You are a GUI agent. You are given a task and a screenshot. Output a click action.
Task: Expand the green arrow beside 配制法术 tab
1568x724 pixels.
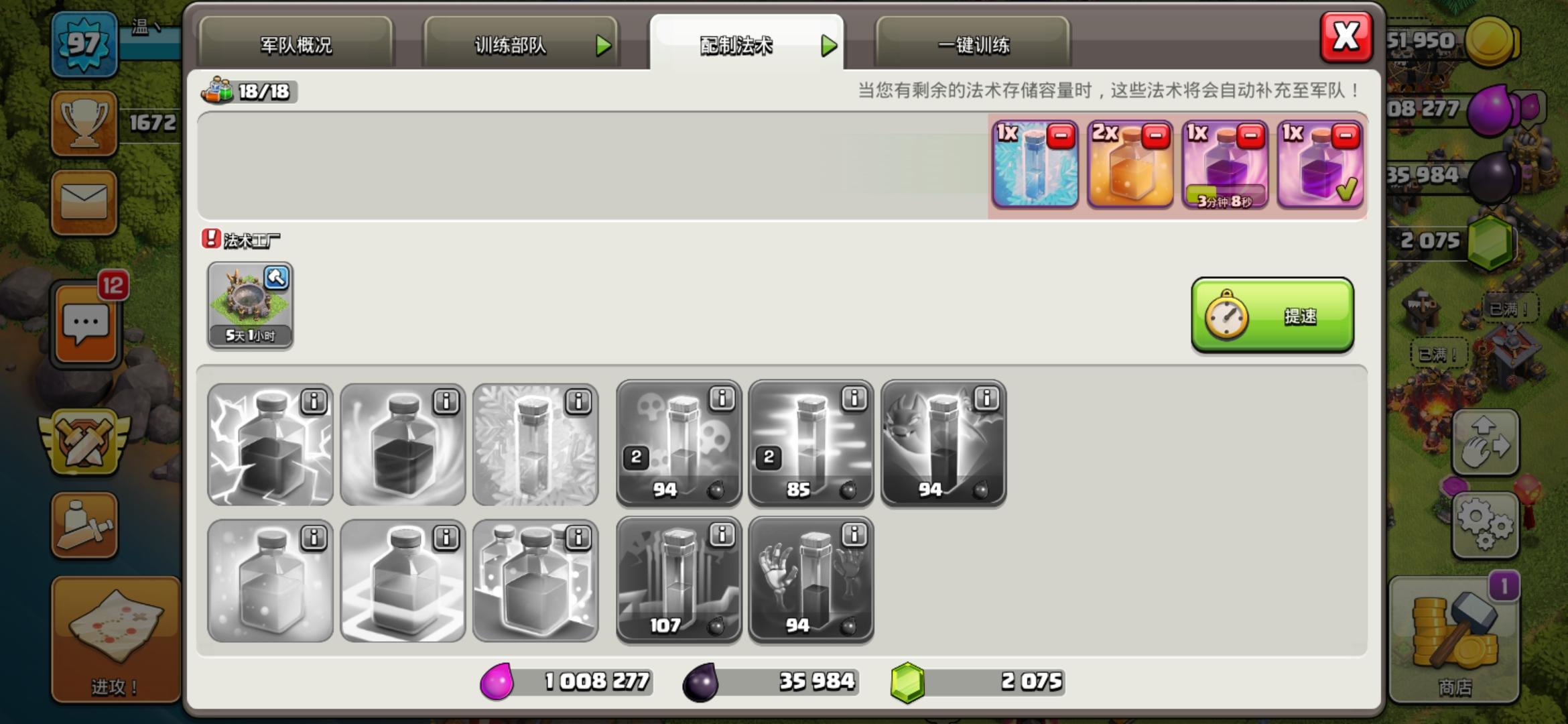831,47
